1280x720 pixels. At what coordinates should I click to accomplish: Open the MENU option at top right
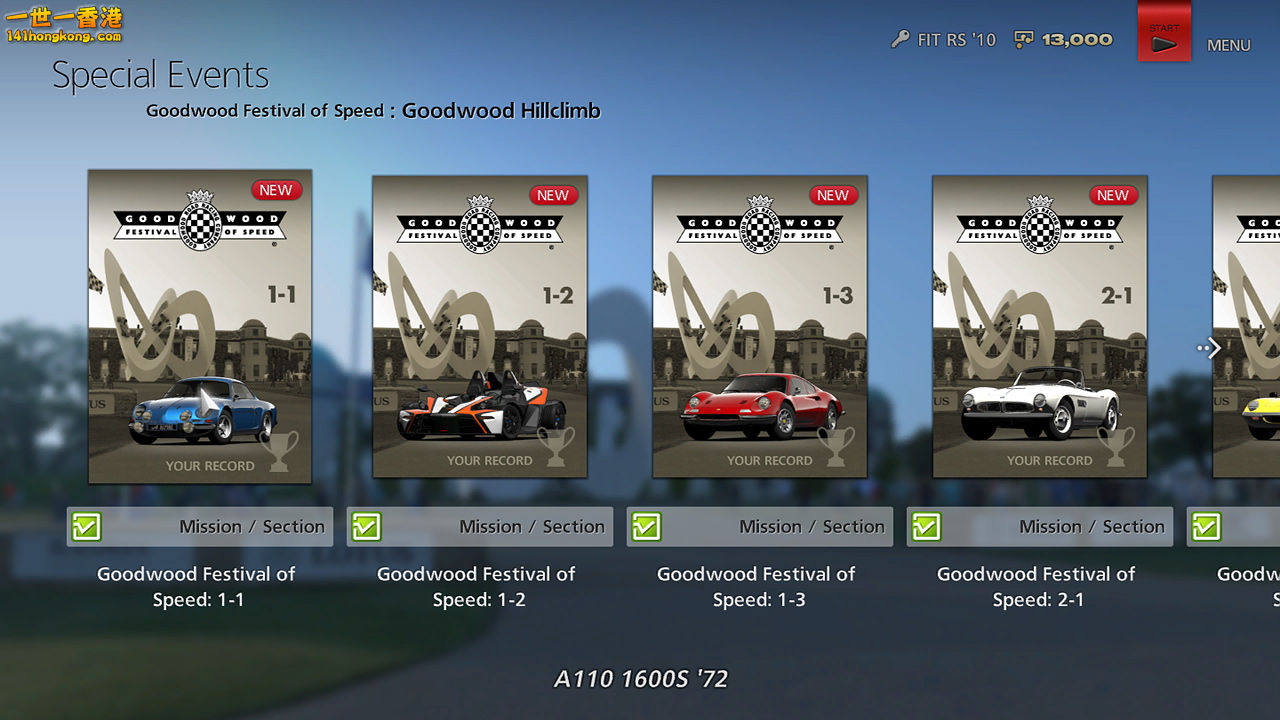pyautogui.click(x=1228, y=45)
